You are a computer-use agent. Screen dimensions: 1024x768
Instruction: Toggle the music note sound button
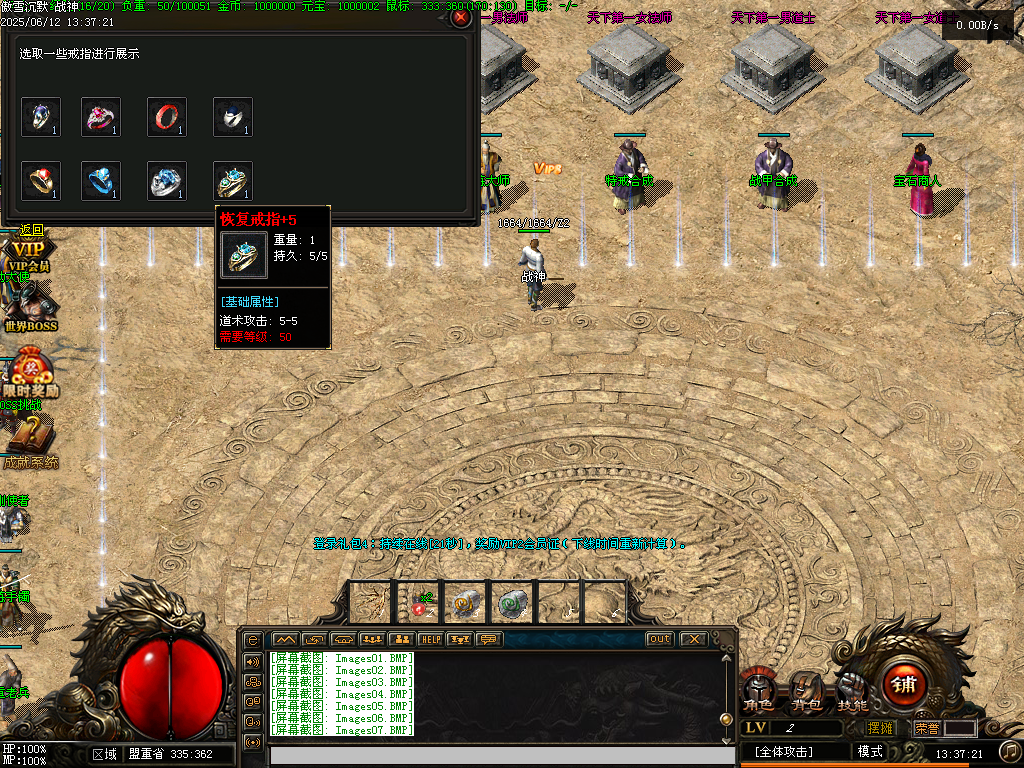(x=1010, y=750)
